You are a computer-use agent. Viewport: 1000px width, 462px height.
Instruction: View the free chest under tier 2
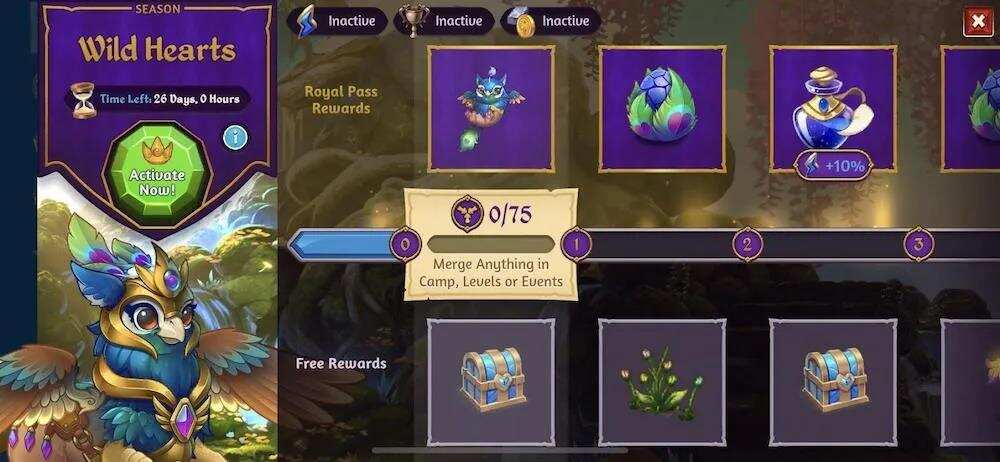833,382
